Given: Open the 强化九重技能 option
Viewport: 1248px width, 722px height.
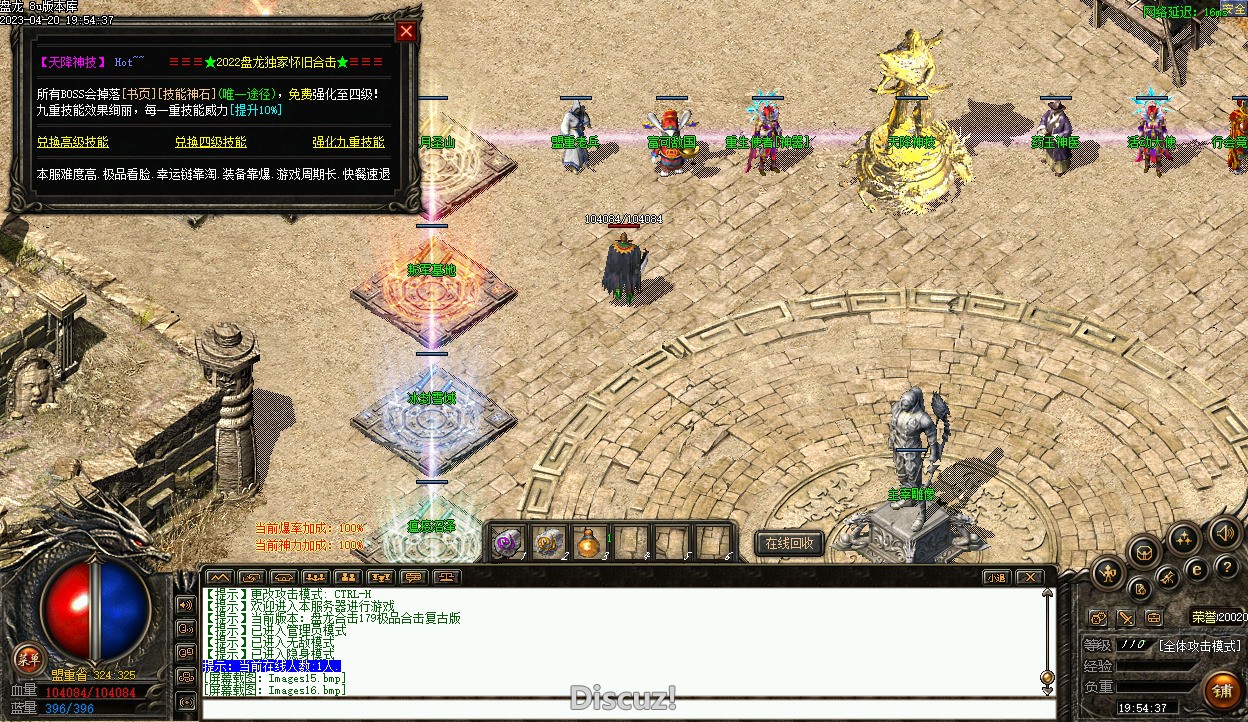Looking at the screenshot, I should (348, 142).
